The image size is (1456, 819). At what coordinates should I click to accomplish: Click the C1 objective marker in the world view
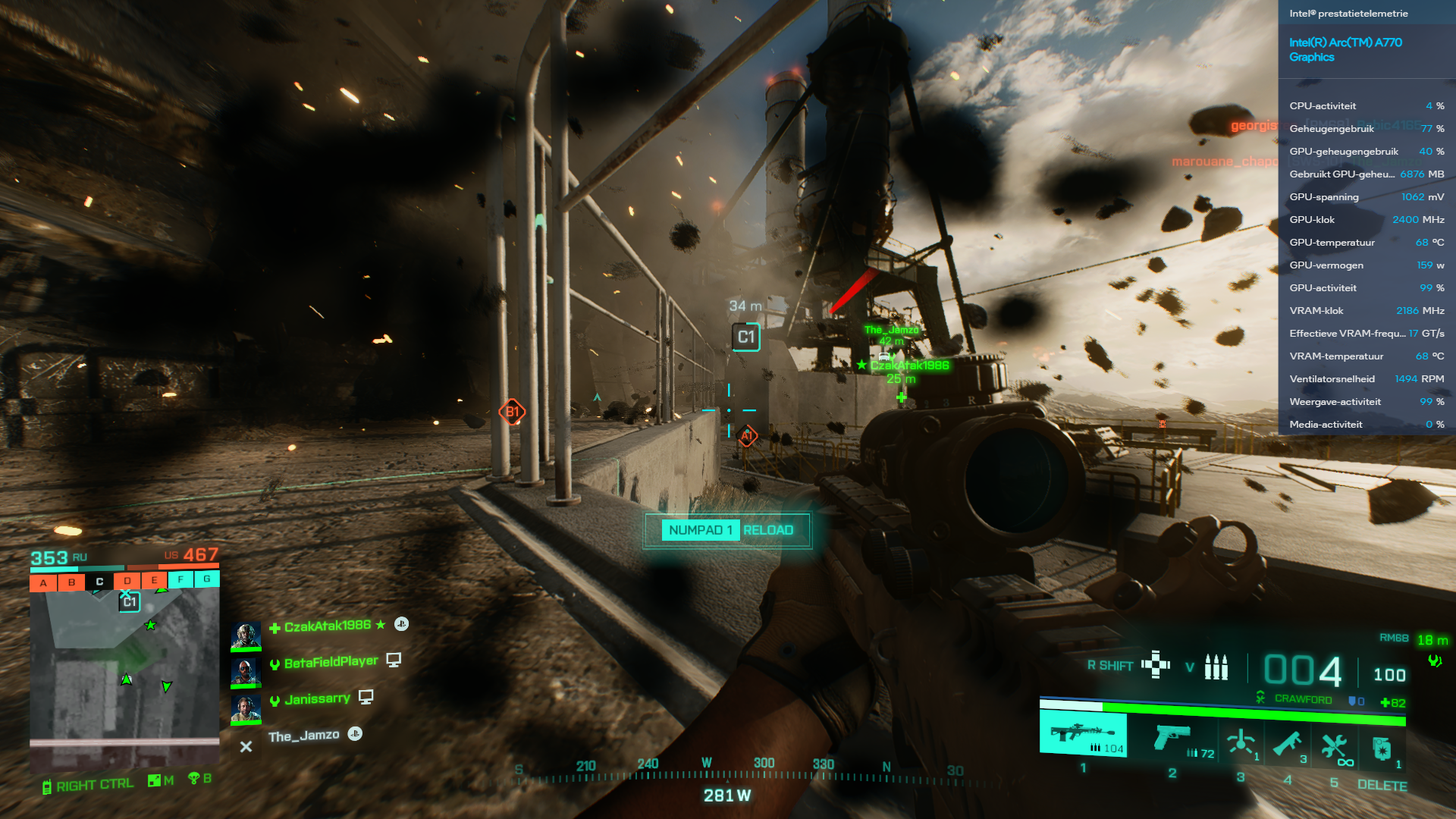pyautogui.click(x=746, y=337)
